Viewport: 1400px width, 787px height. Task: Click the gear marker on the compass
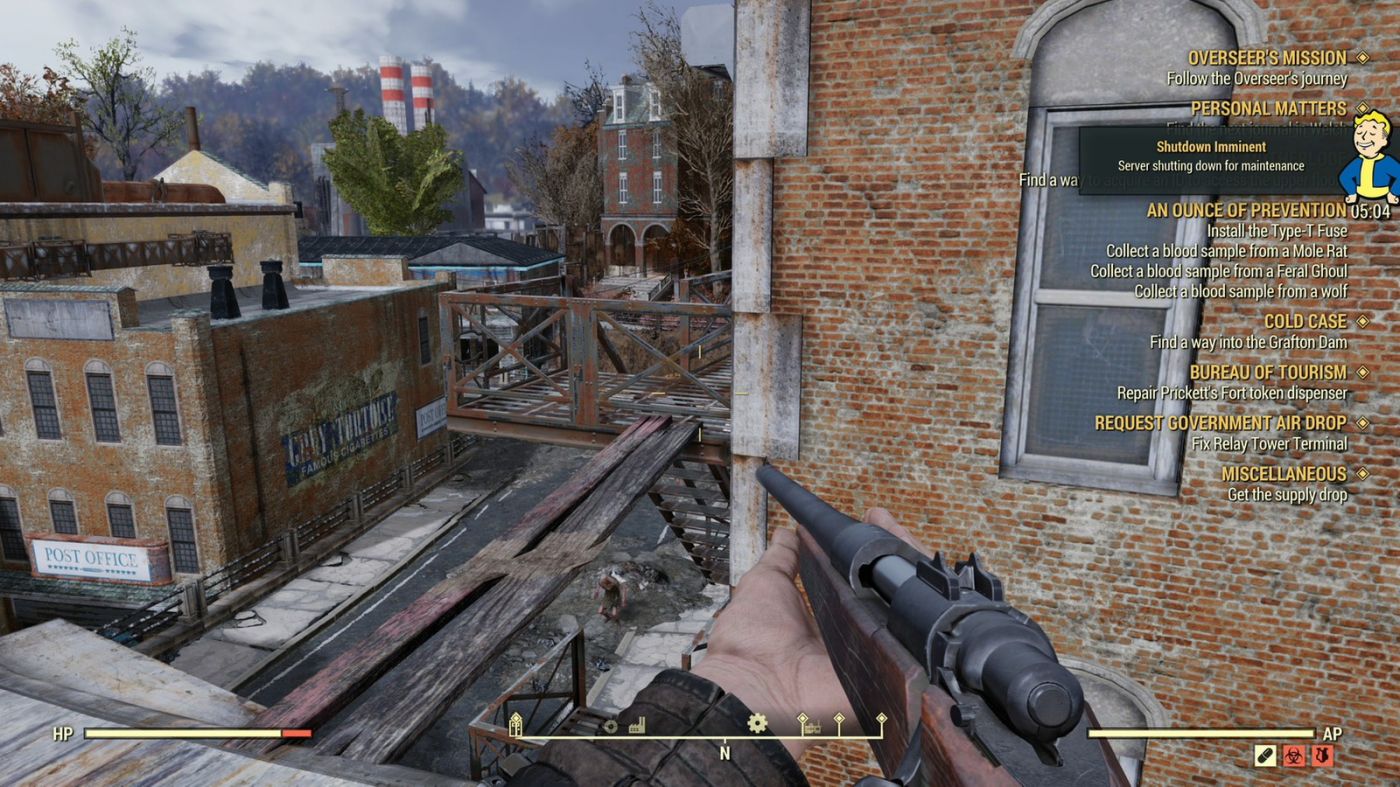[757, 723]
